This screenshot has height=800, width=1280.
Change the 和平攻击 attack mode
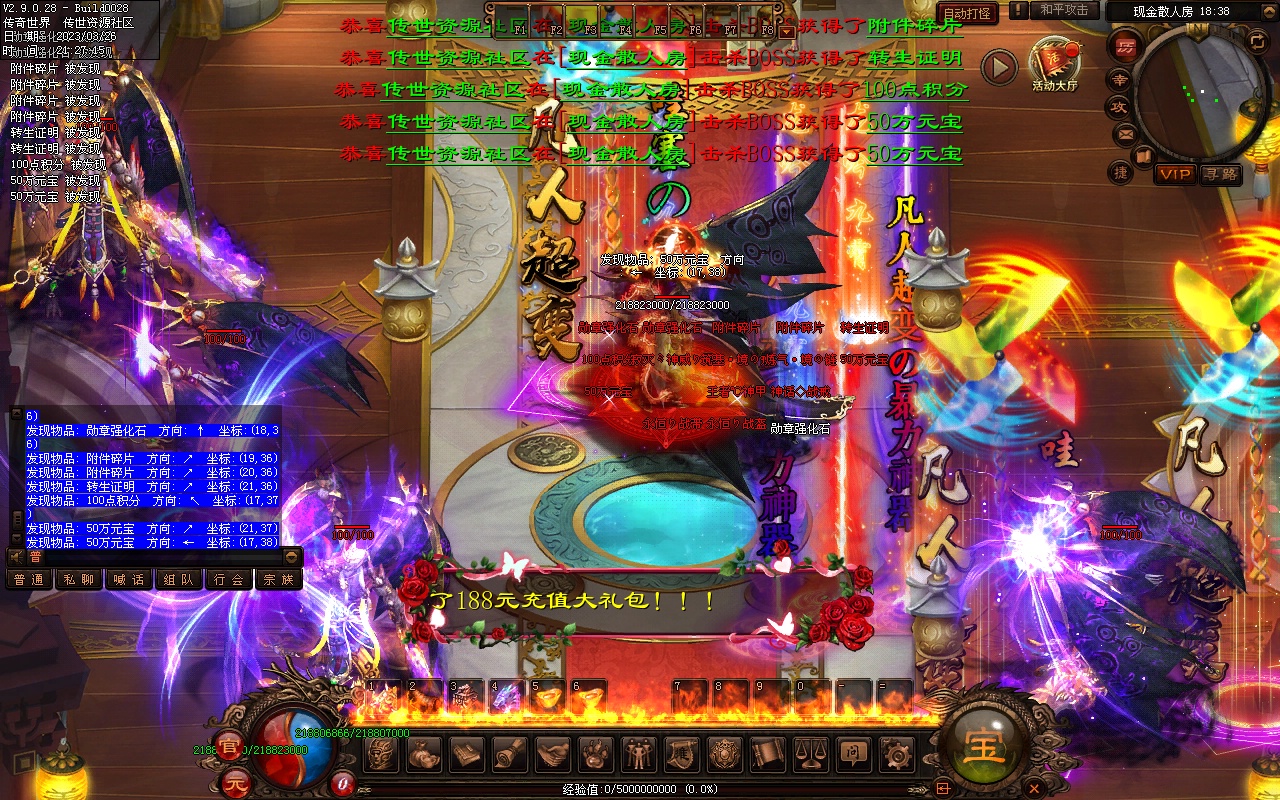tap(1064, 11)
